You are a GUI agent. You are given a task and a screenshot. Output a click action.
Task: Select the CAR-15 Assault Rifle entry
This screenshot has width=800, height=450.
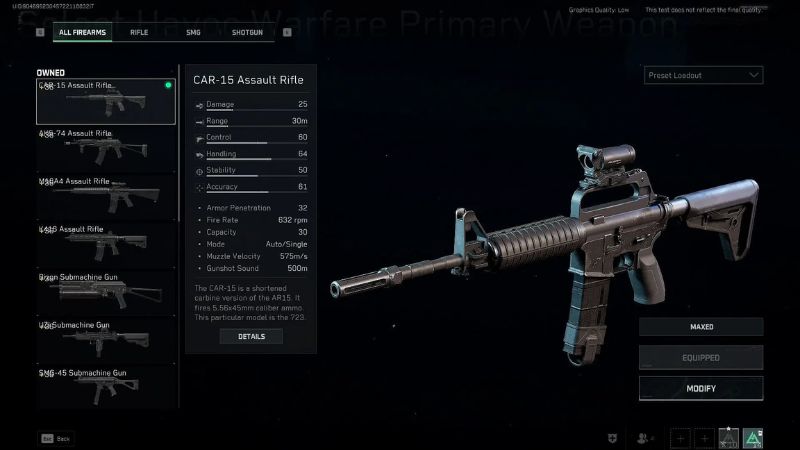tap(105, 101)
